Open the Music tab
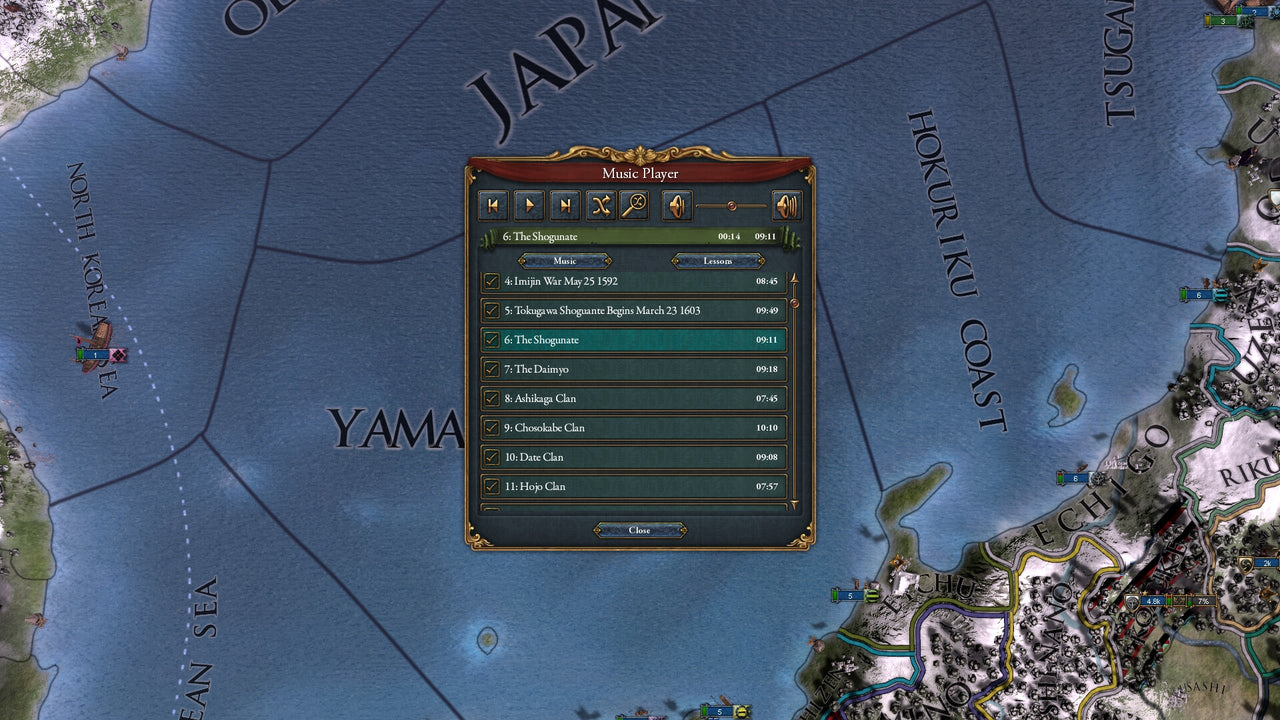 [565, 260]
